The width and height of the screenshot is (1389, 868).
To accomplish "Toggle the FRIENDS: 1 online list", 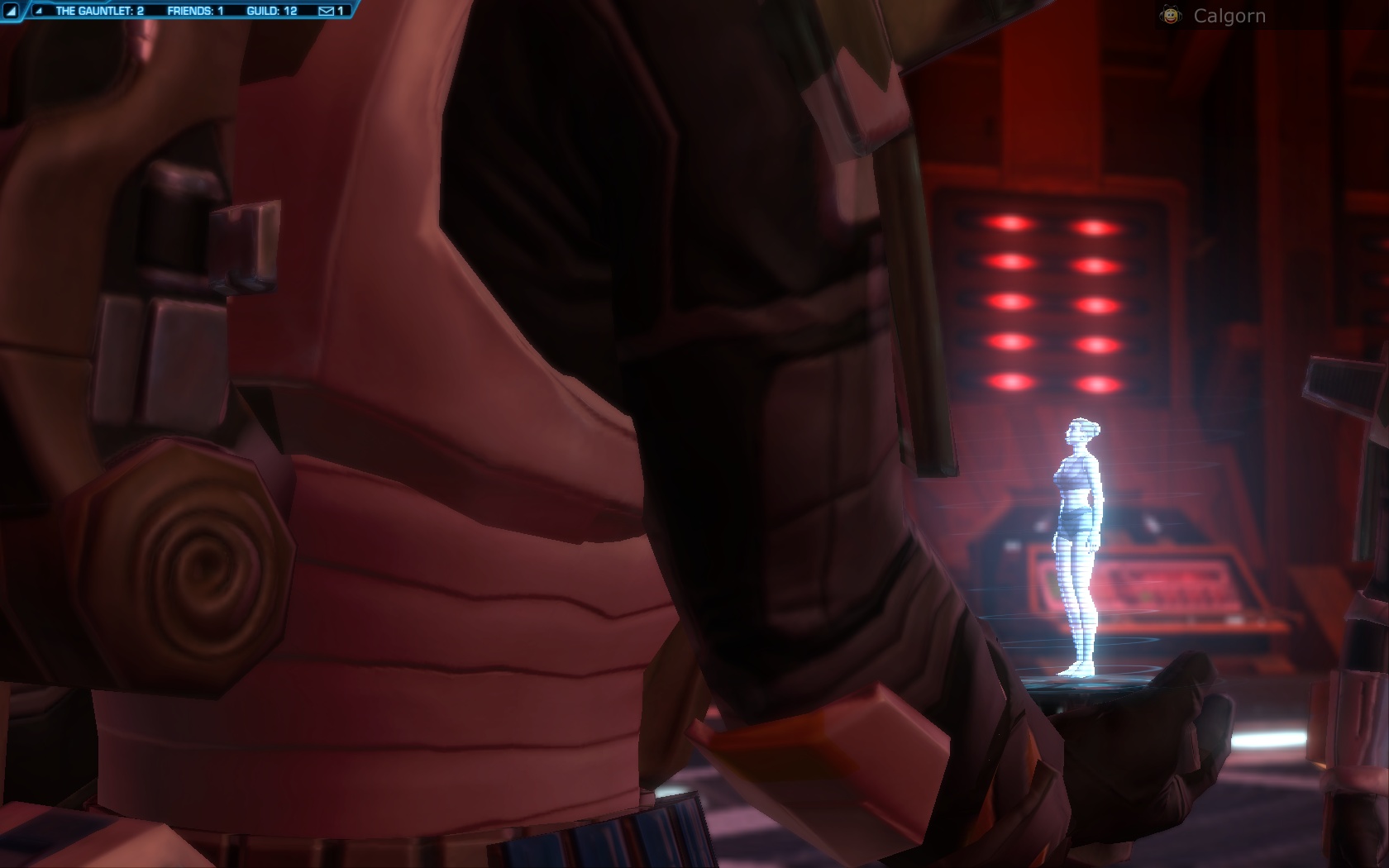I will pos(196,11).
